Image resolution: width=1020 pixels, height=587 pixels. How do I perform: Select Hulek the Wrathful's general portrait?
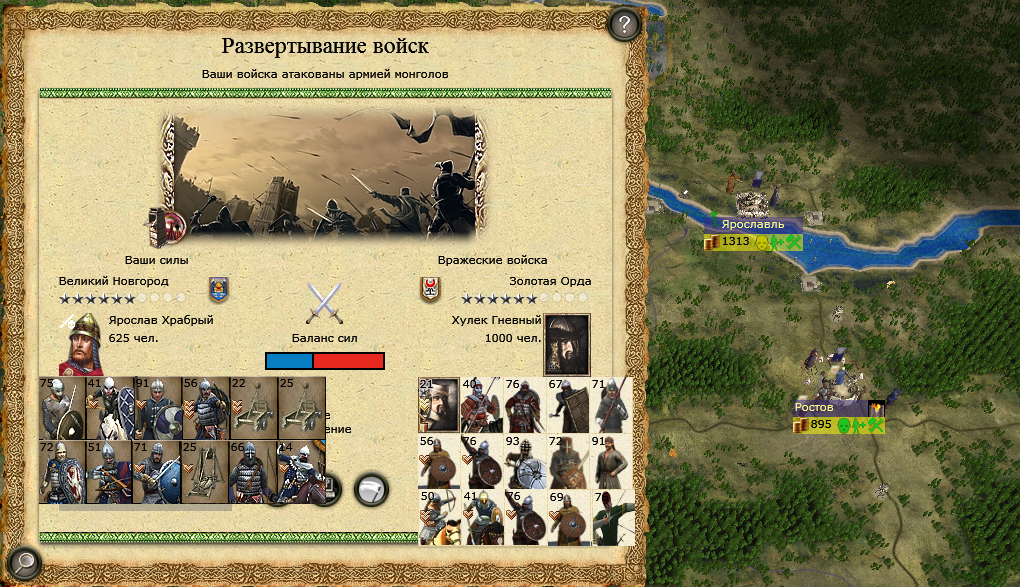(566, 343)
